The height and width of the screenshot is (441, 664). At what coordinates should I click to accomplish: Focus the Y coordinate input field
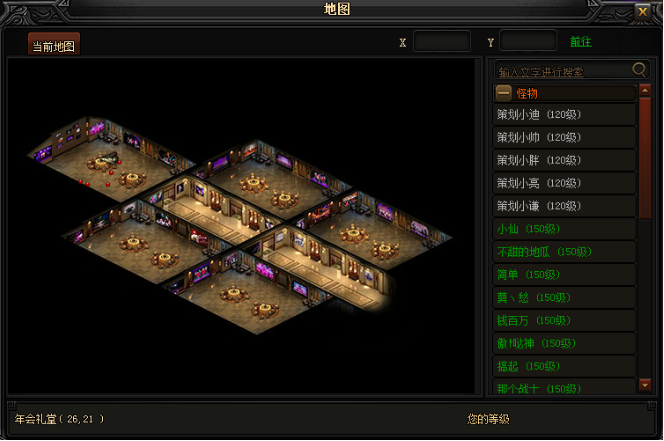(528, 42)
